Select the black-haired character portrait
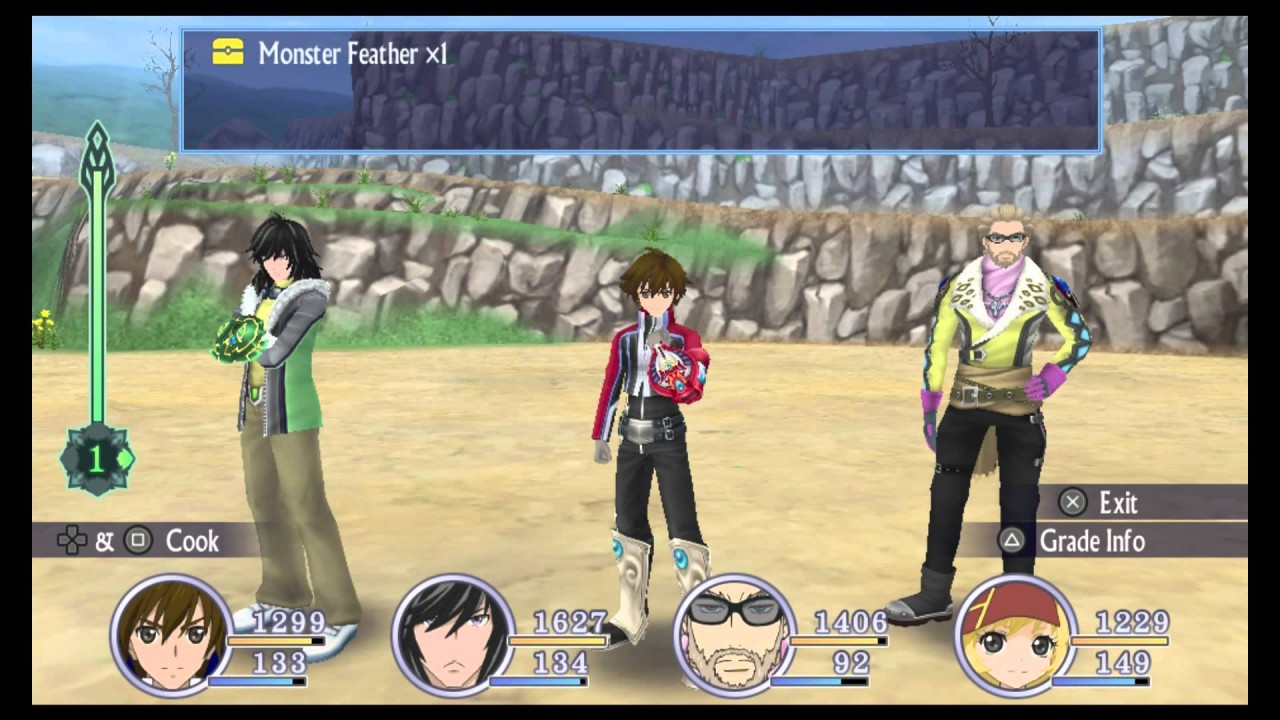Image resolution: width=1280 pixels, height=720 pixels. click(453, 635)
